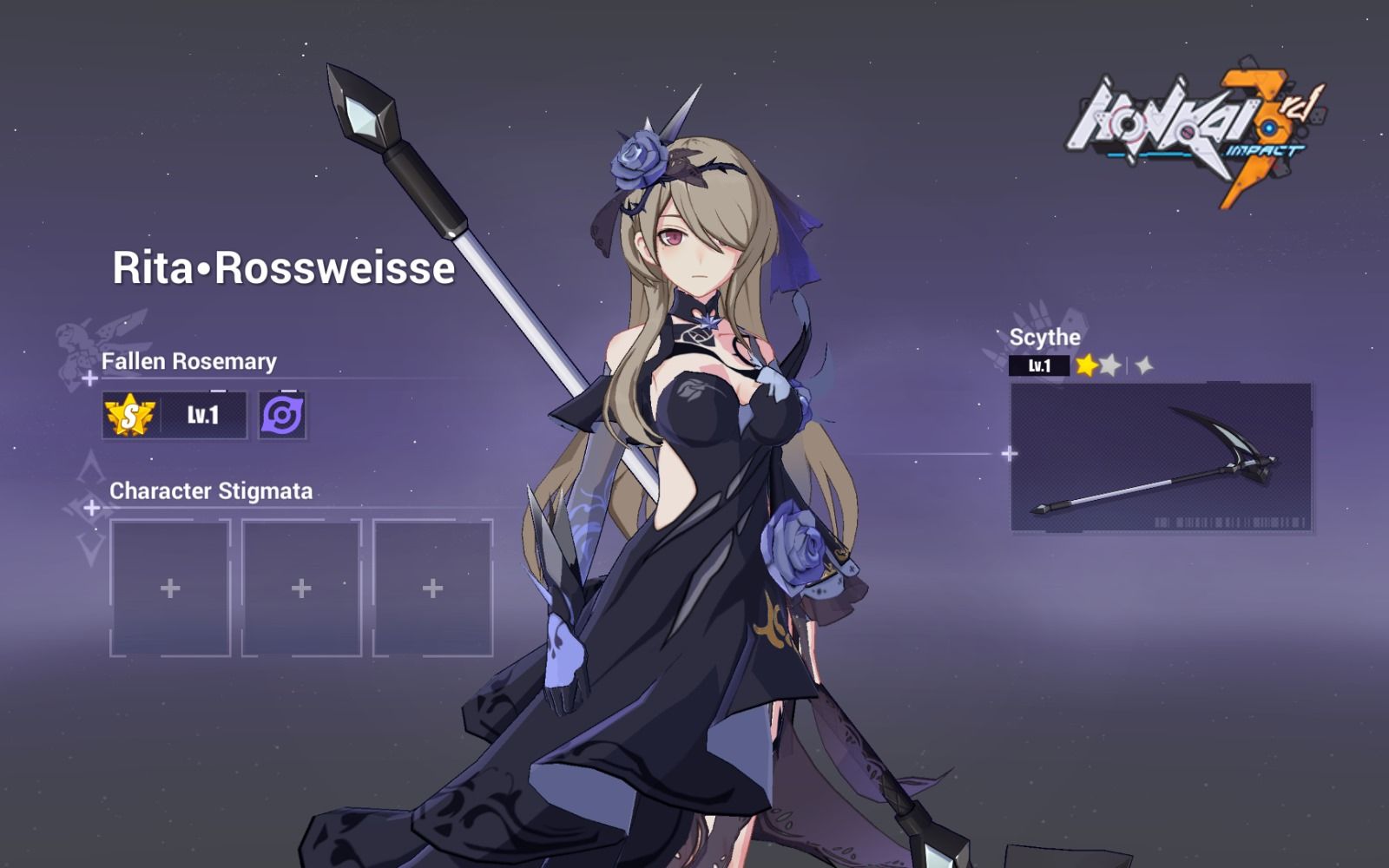Select the Rita•Rossweisse character name
This screenshot has height=868, width=1389.
(x=283, y=267)
